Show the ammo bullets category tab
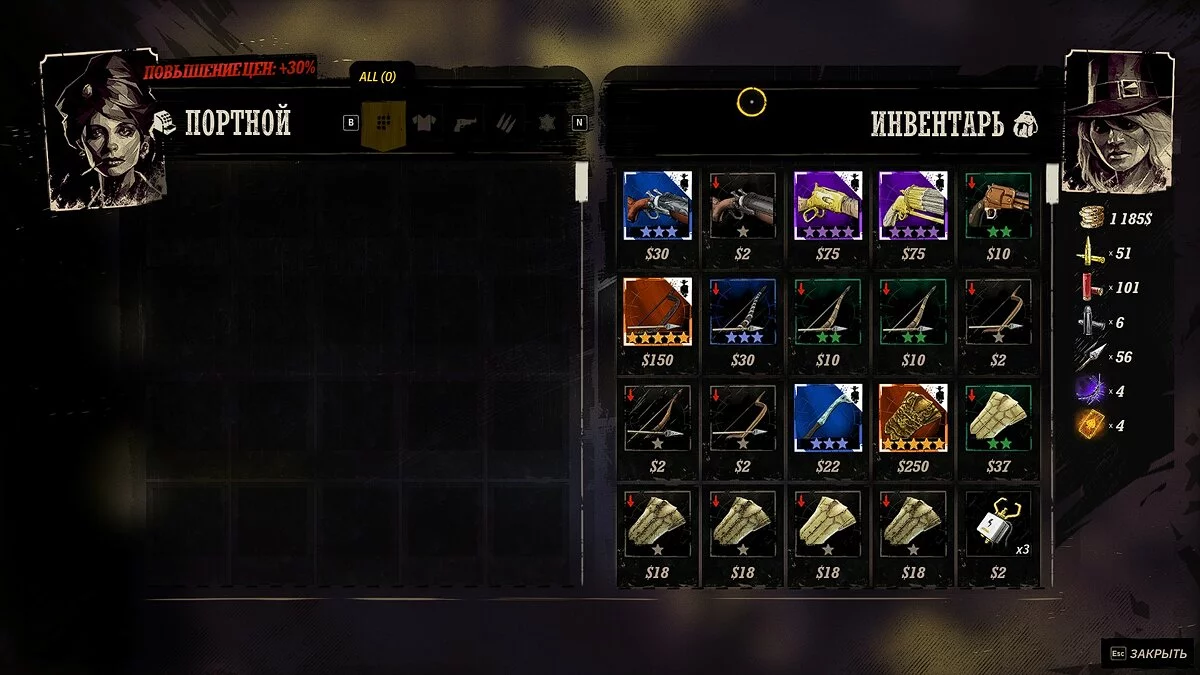 click(x=506, y=123)
